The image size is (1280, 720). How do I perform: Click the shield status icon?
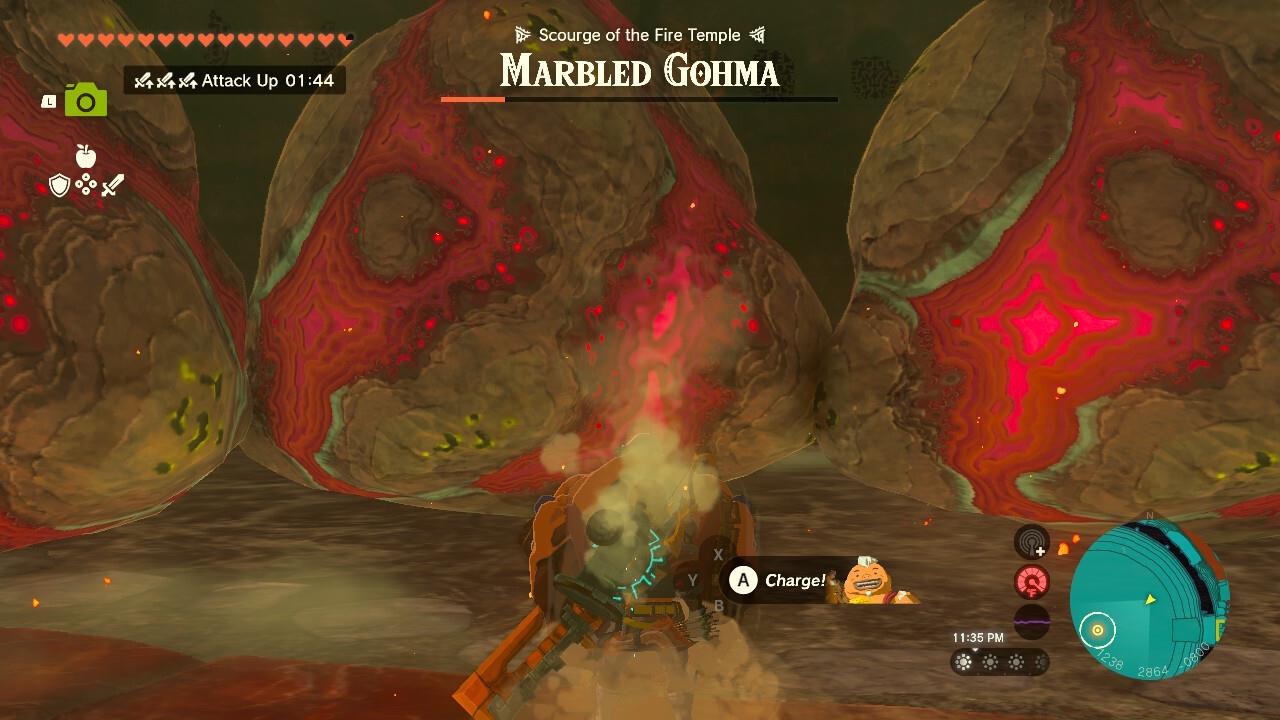coord(60,186)
